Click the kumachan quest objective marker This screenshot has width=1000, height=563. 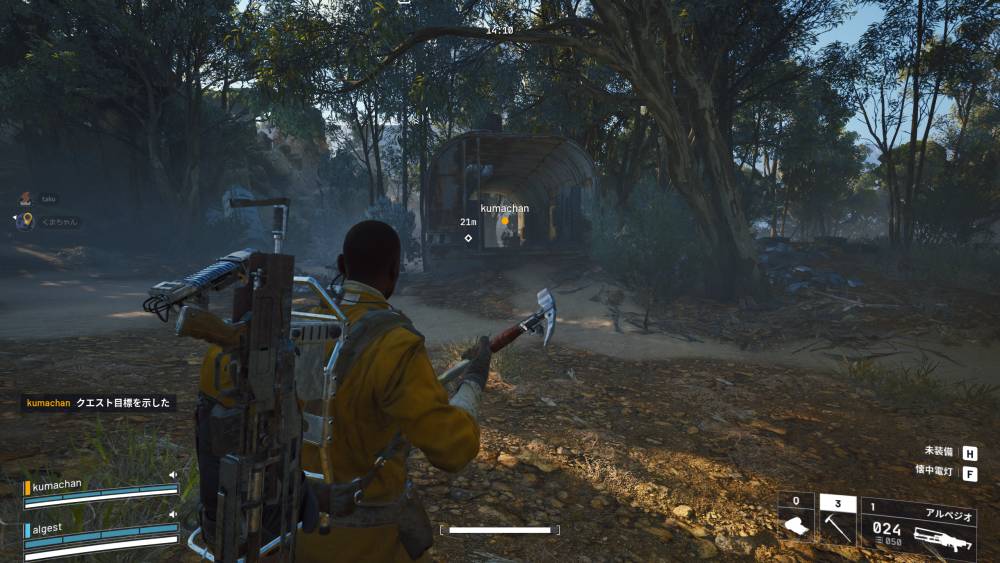(x=505, y=220)
